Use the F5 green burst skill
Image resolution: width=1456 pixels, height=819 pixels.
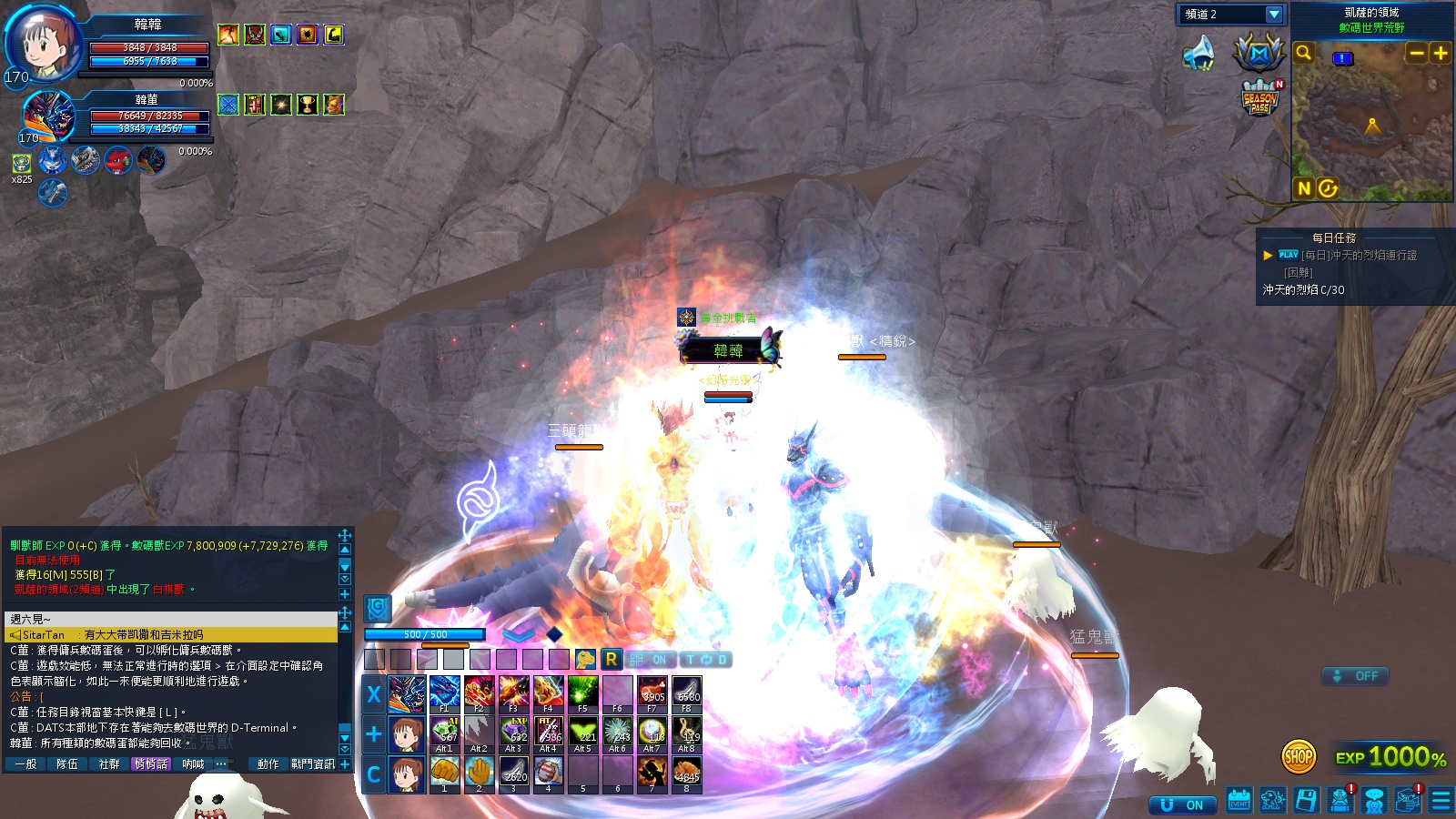(582, 693)
